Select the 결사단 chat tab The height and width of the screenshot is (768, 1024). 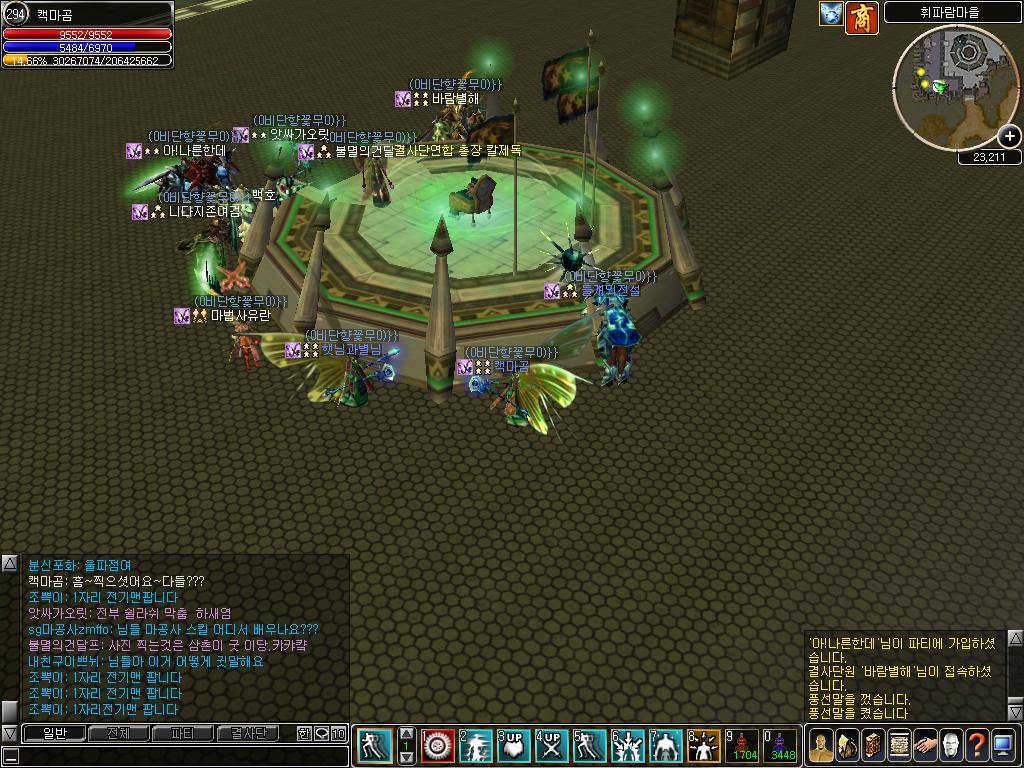[247, 734]
